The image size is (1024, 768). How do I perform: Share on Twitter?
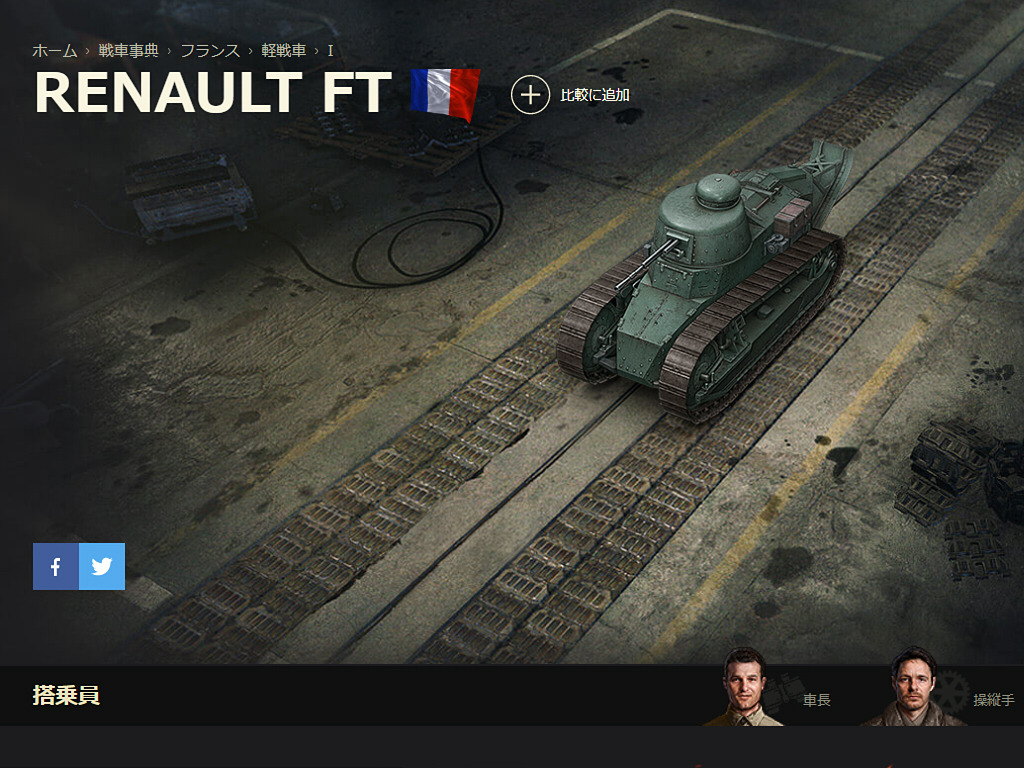(x=102, y=567)
